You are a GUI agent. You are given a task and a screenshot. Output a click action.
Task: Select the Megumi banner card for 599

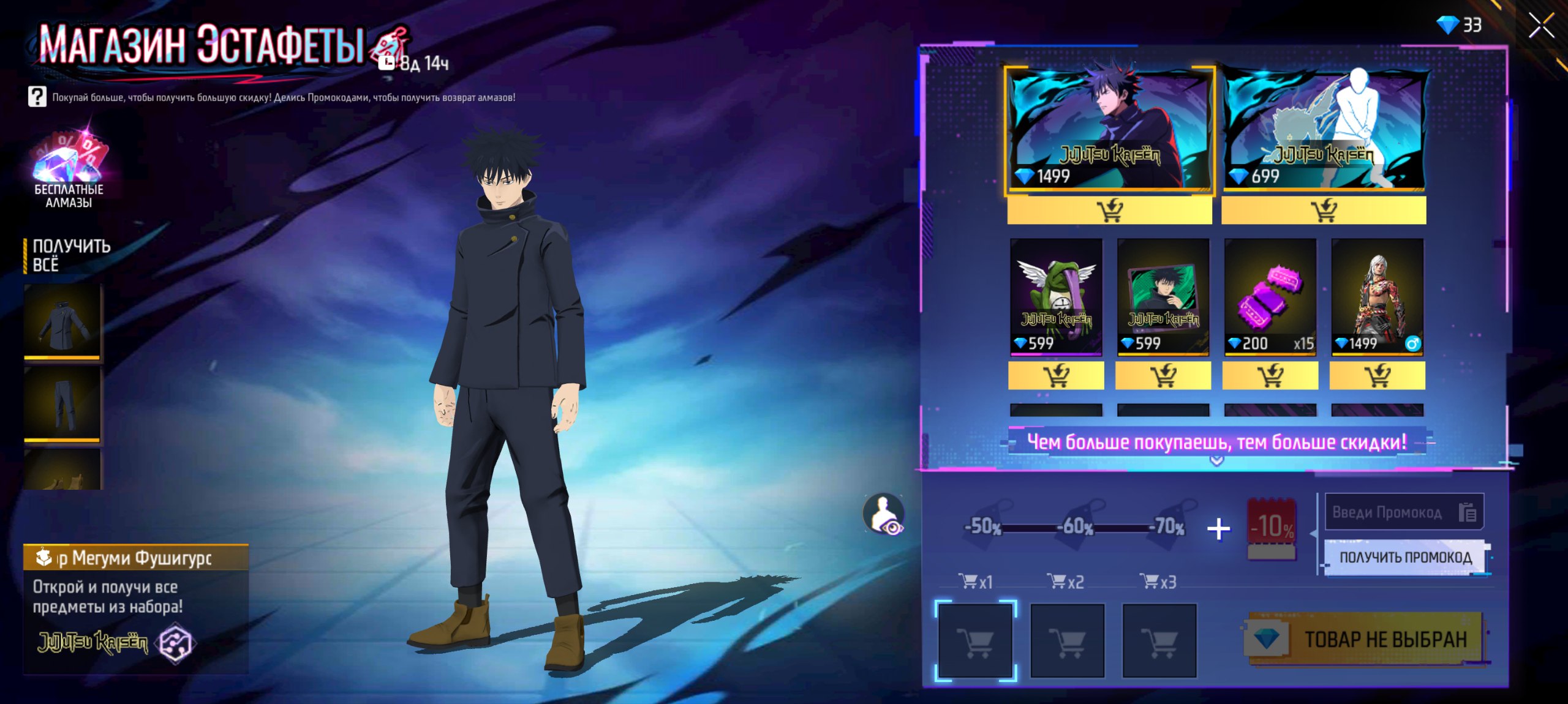1163,296
